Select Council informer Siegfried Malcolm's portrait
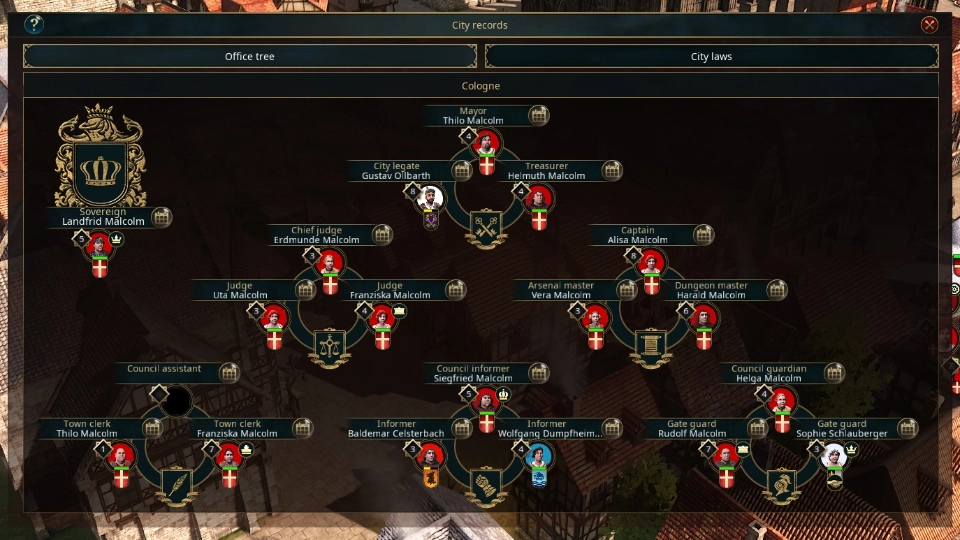The width and height of the screenshot is (960, 540). [487, 401]
